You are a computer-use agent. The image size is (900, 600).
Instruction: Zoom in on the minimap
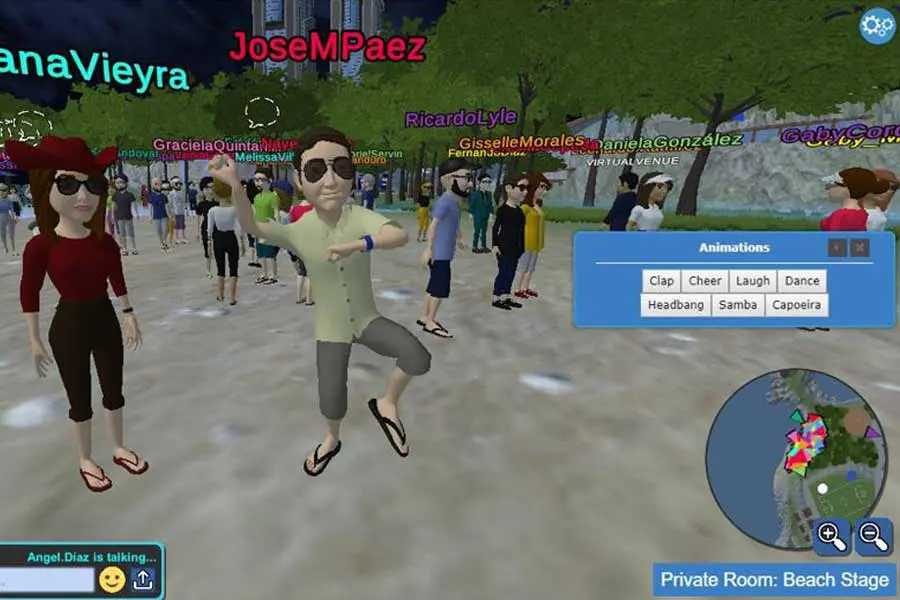[x=832, y=537]
